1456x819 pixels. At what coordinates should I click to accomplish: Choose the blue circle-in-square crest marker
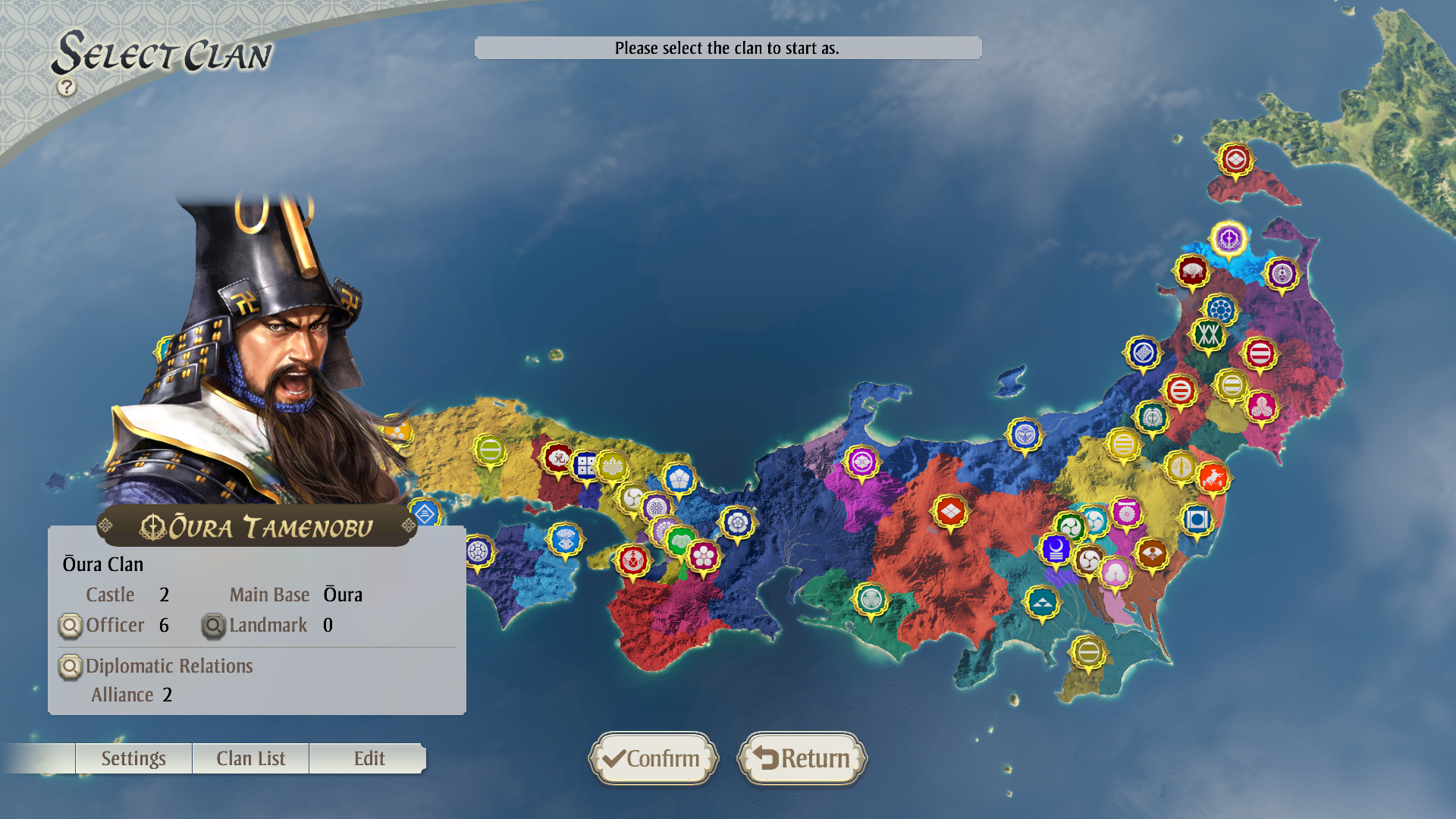click(x=1197, y=519)
